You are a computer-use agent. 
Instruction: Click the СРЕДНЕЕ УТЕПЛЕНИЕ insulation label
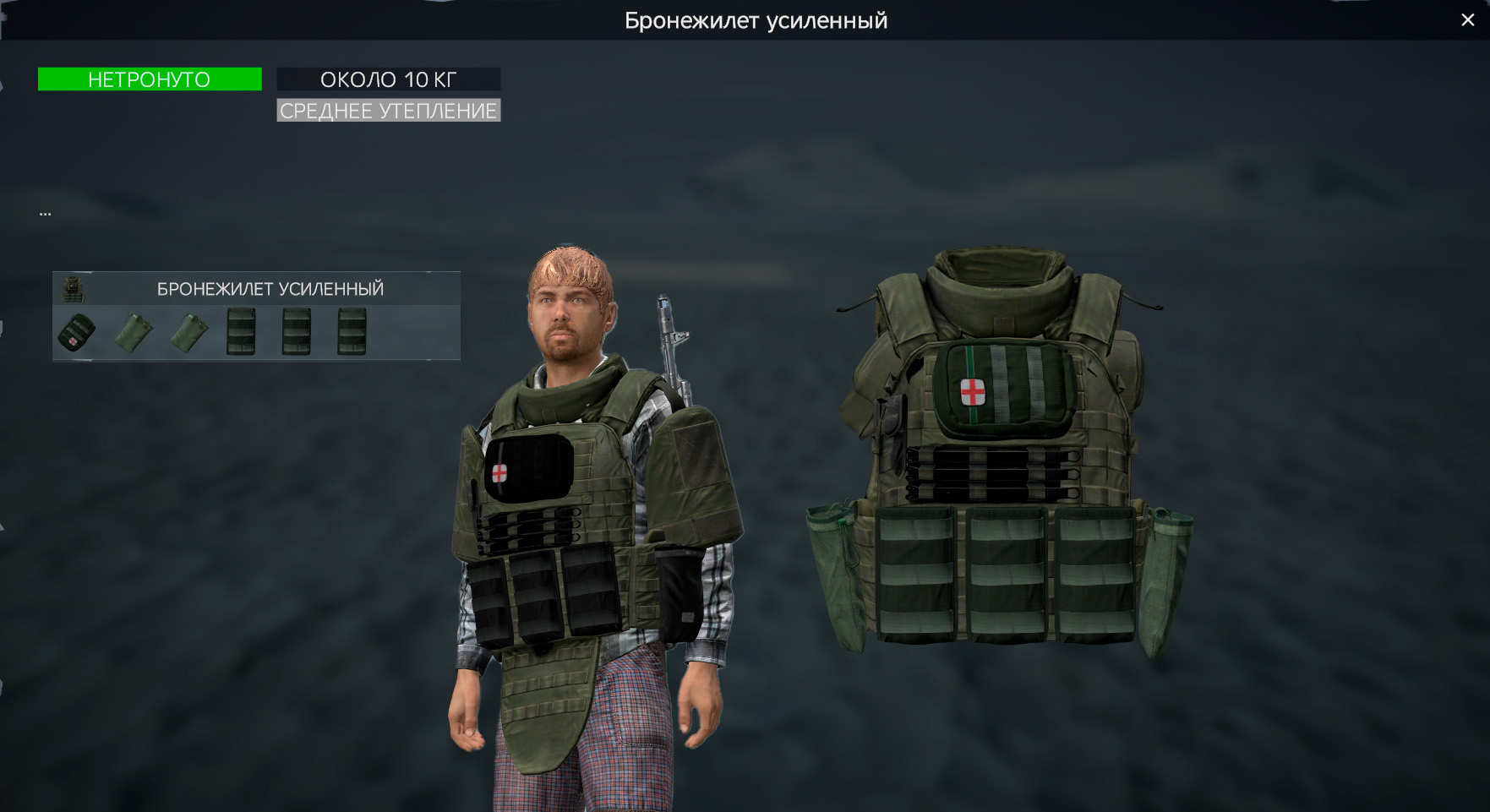(388, 109)
